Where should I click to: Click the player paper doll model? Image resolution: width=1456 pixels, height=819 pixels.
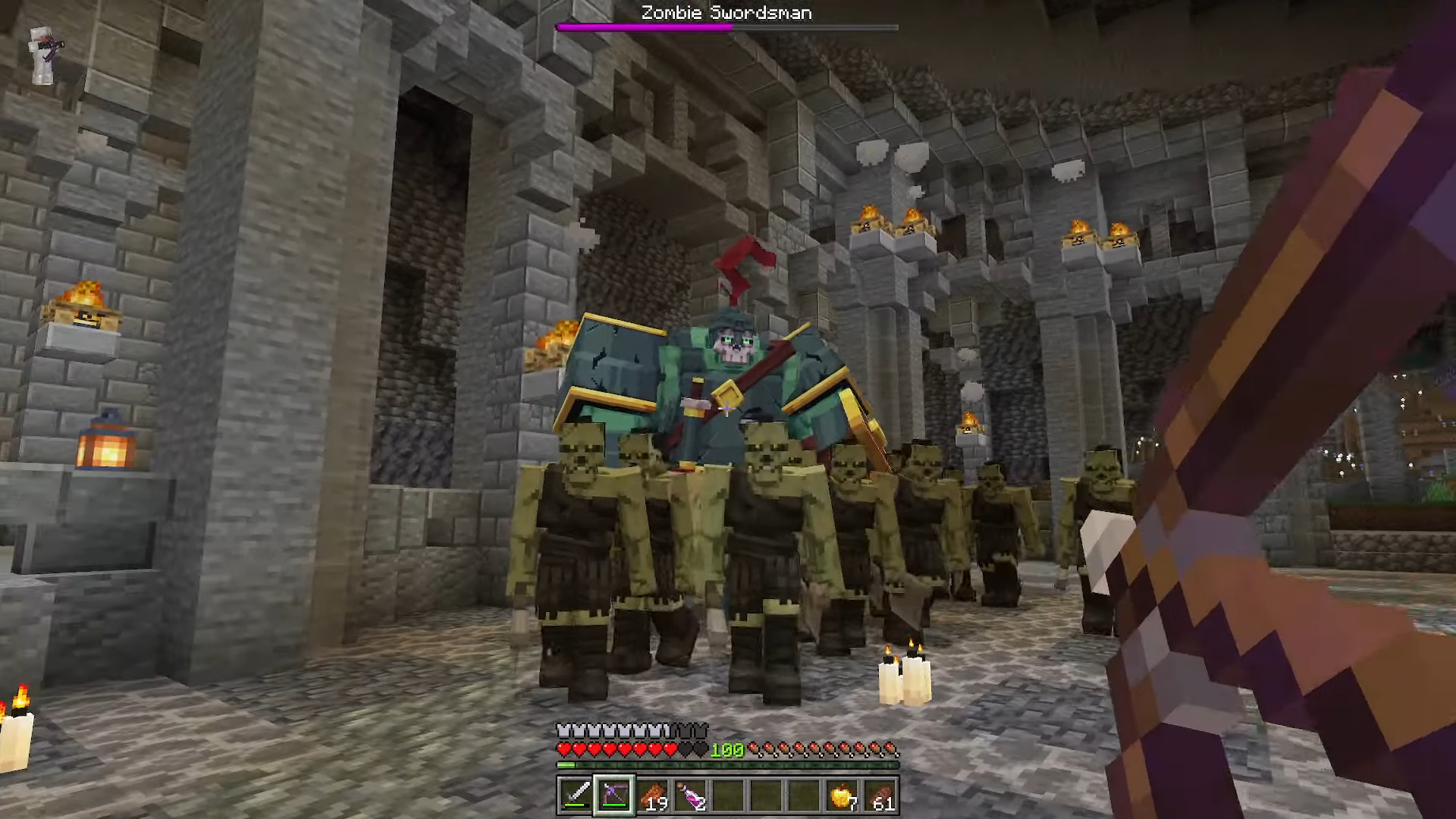(x=43, y=53)
